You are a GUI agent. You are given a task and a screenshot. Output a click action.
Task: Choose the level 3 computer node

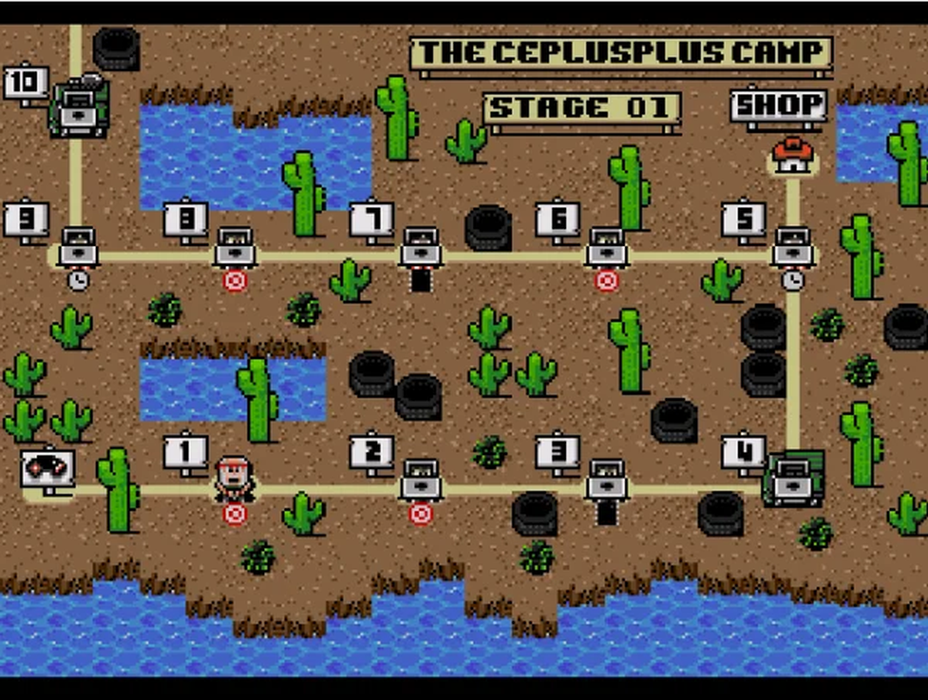(606, 479)
